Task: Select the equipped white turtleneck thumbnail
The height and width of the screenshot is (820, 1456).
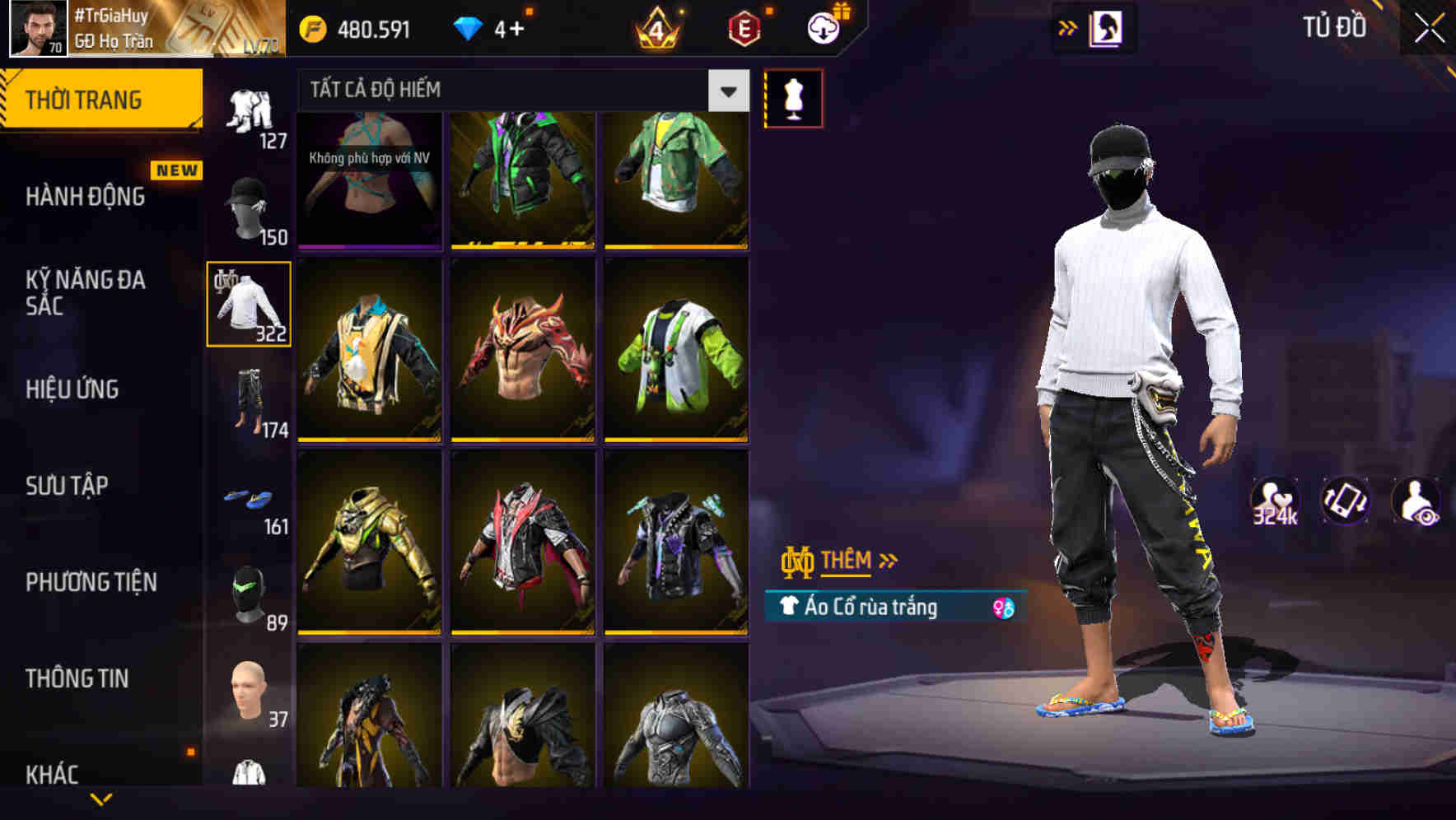Action: point(249,303)
